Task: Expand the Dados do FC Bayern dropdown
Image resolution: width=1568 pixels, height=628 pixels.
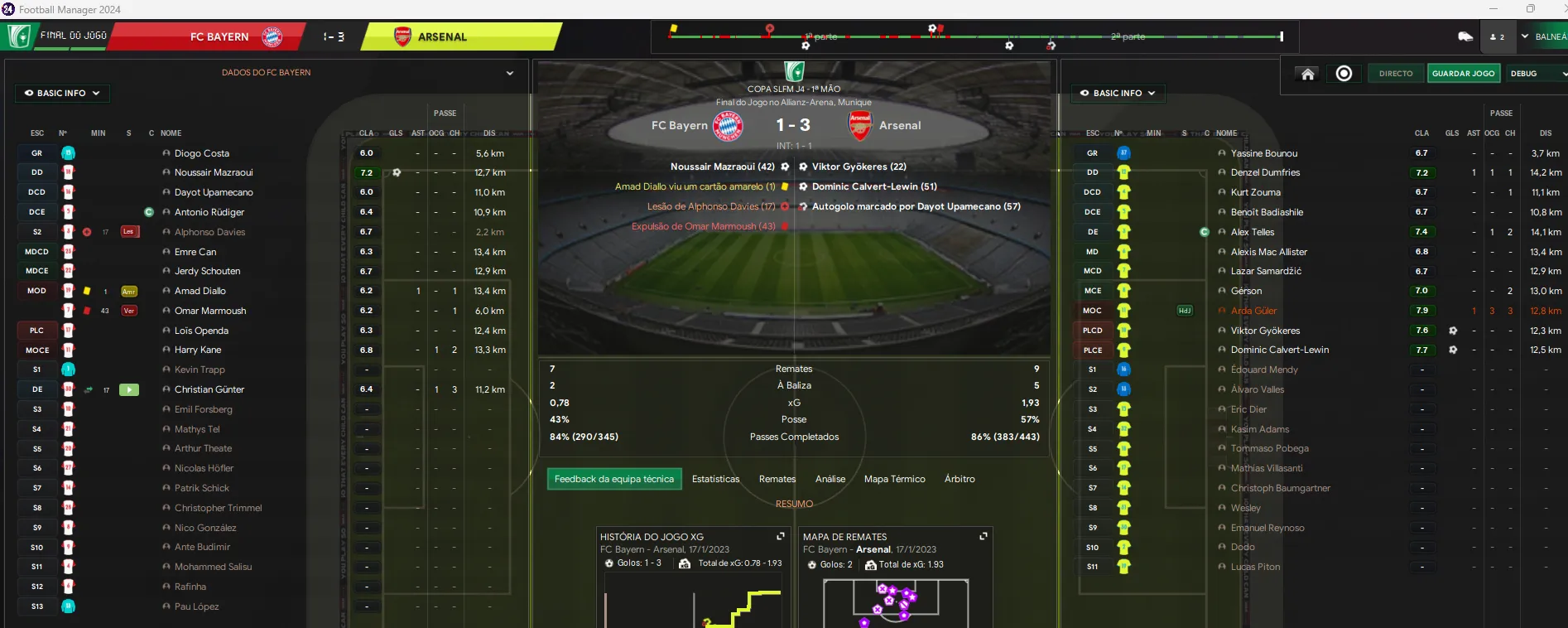Action: click(510, 73)
